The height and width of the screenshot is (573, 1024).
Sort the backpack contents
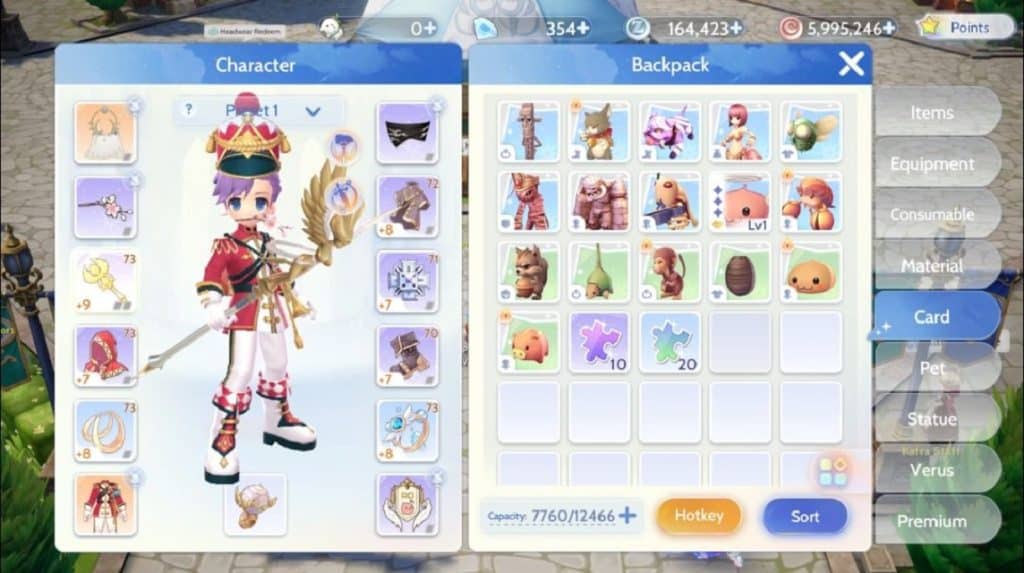click(805, 516)
